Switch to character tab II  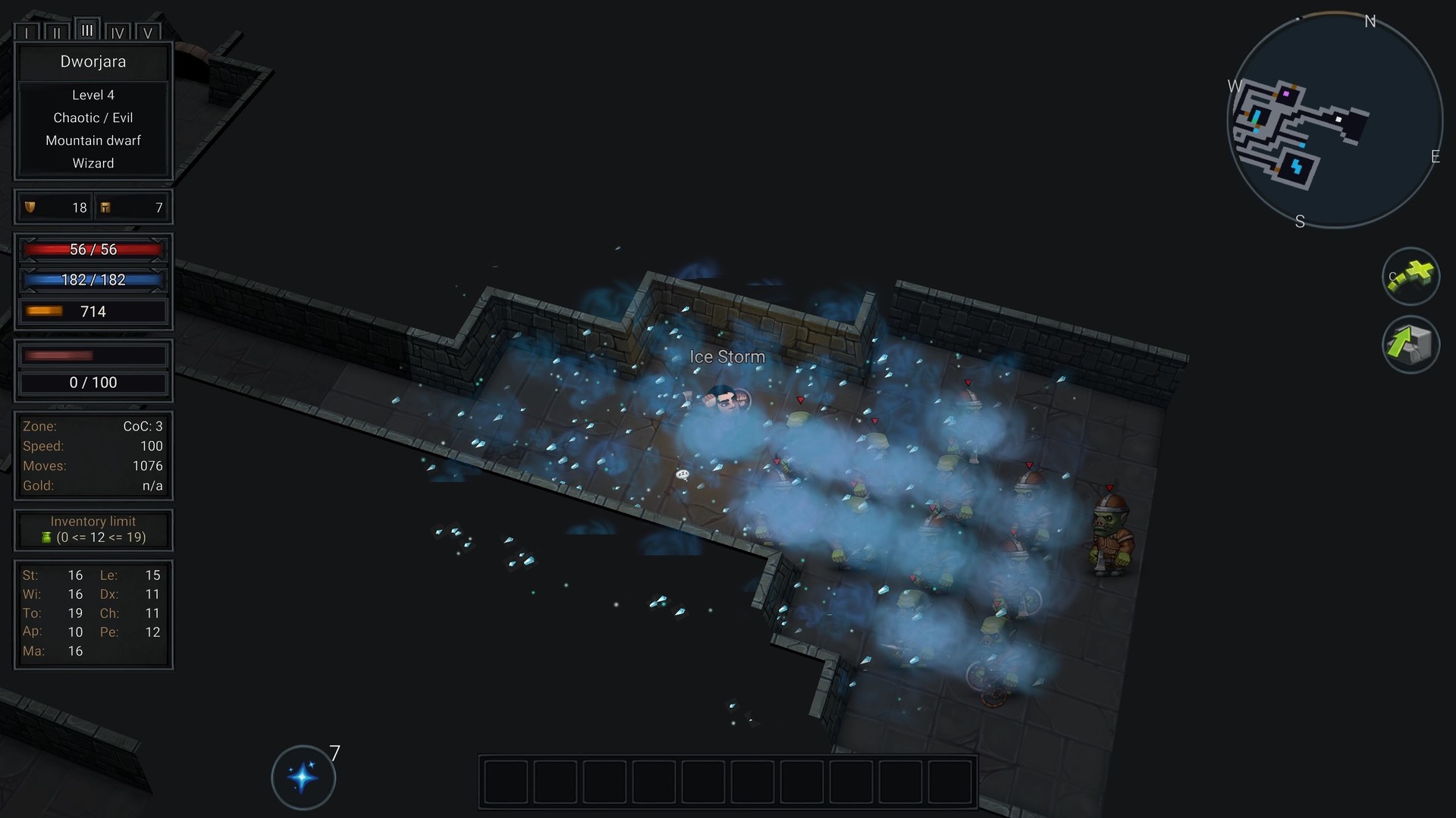tap(58, 33)
